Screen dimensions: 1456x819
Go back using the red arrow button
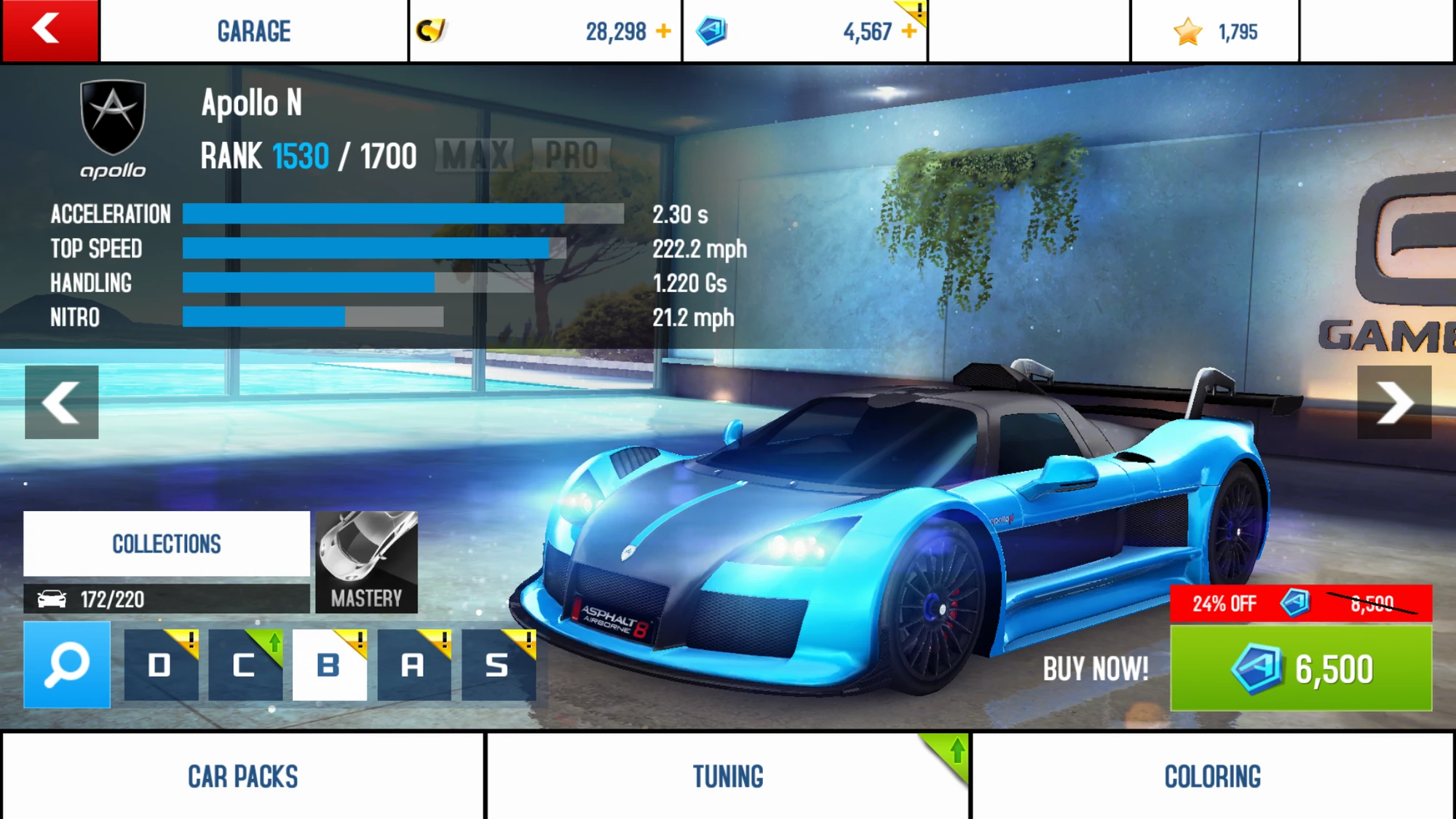click(50, 31)
